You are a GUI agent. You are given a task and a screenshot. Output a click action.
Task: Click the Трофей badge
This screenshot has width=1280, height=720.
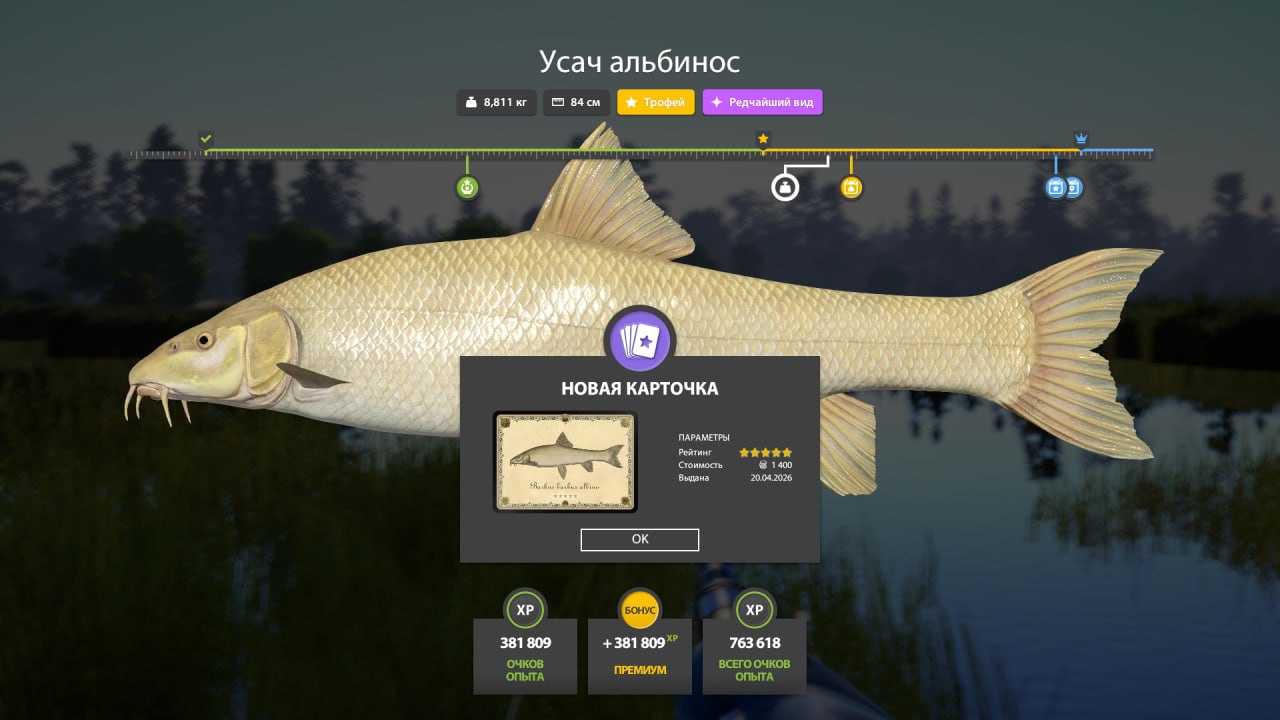pos(655,102)
